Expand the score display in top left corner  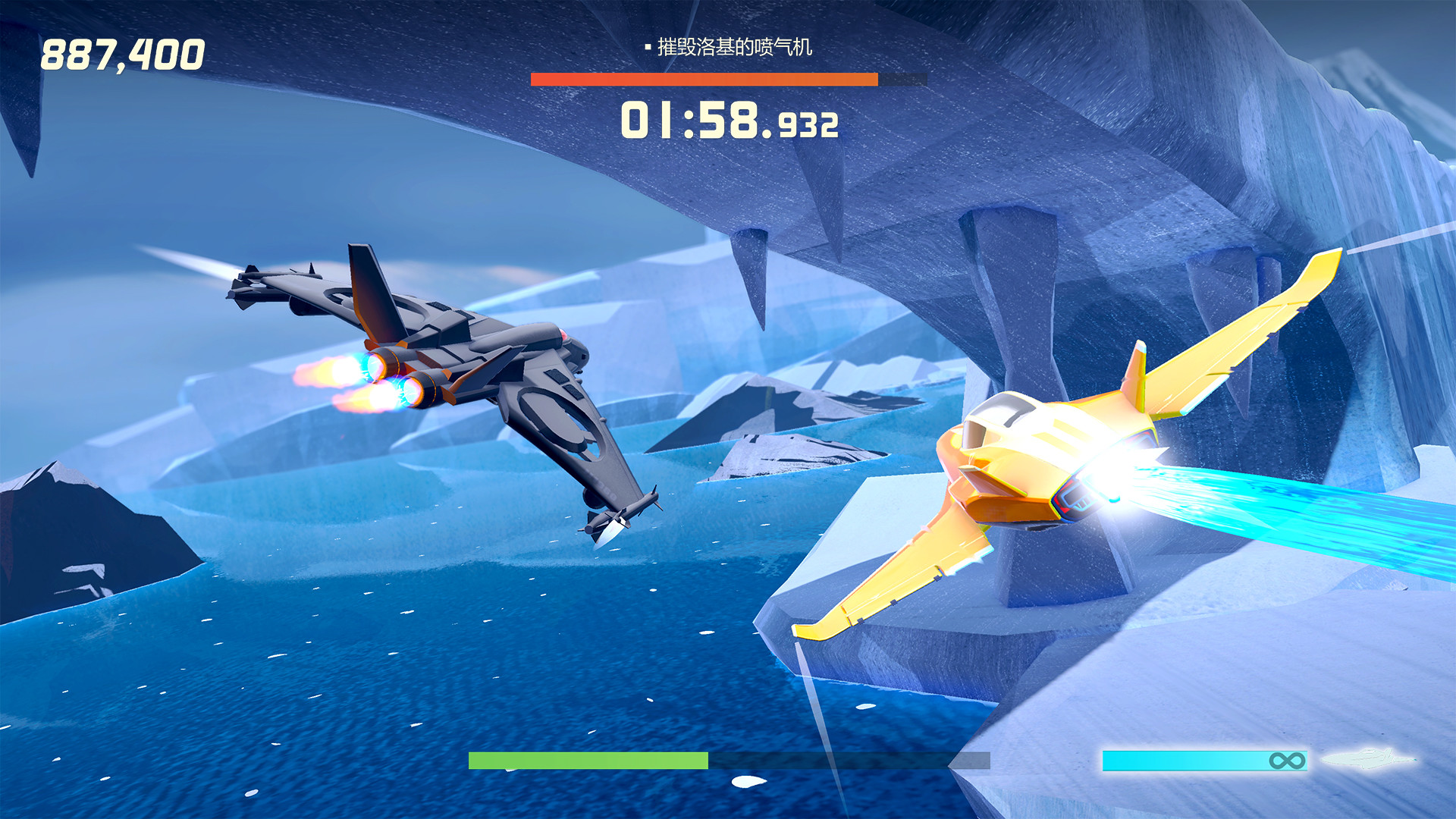(124, 53)
